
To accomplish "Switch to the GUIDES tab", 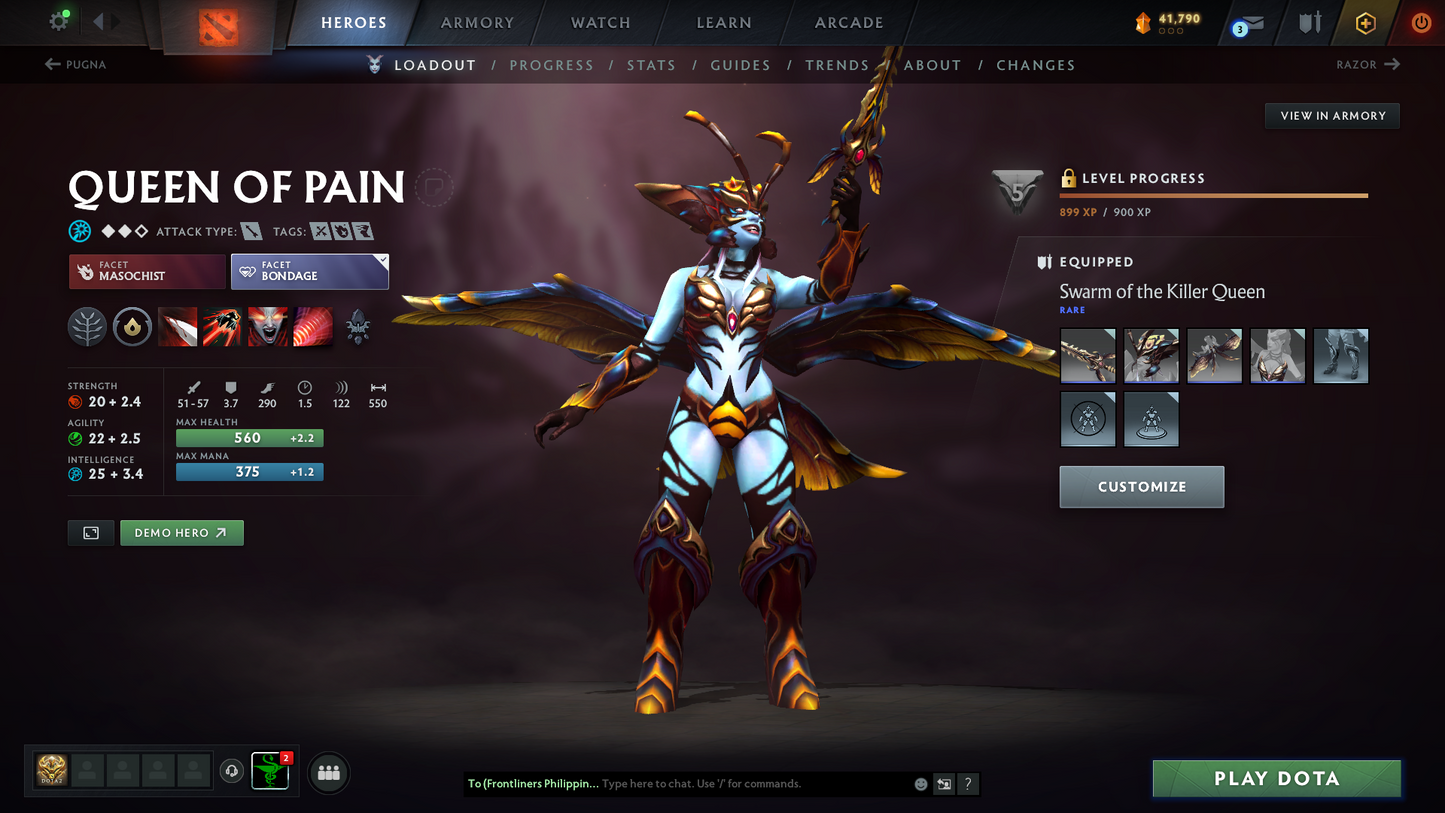I will pos(740,65).
